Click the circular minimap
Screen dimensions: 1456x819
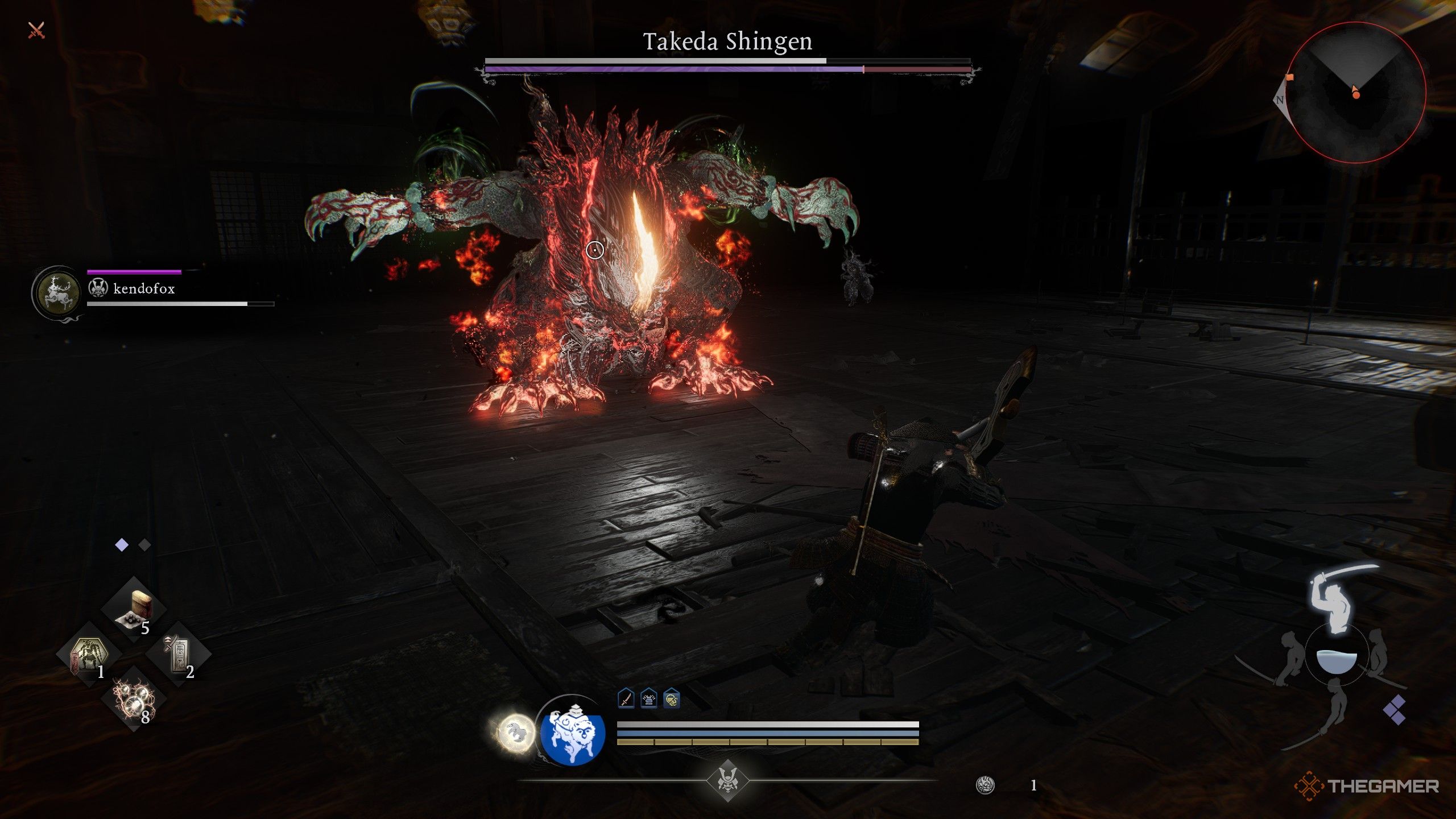tap(1356, 93)
